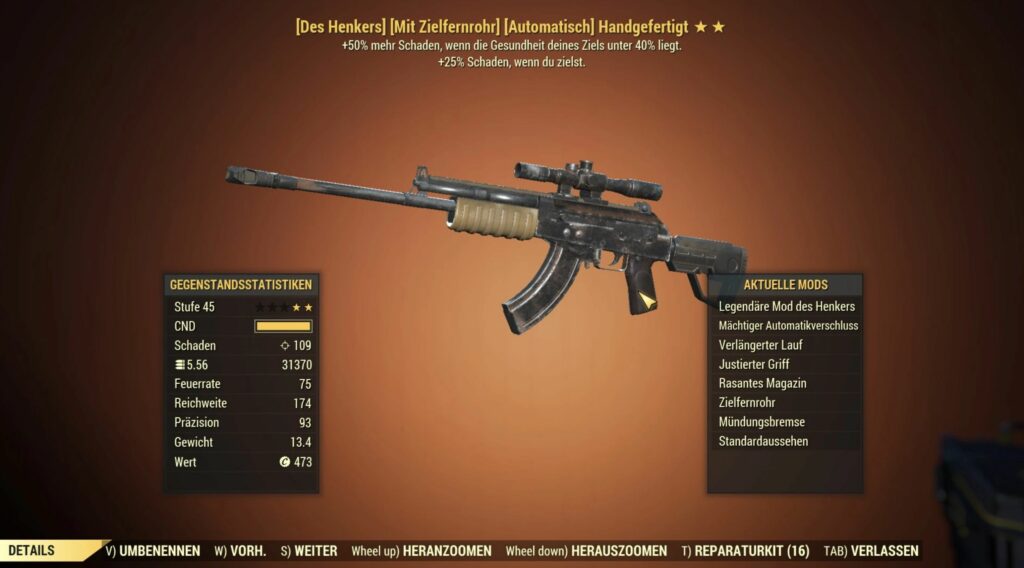Zoom in using Heranzoomen

[421, 551]
